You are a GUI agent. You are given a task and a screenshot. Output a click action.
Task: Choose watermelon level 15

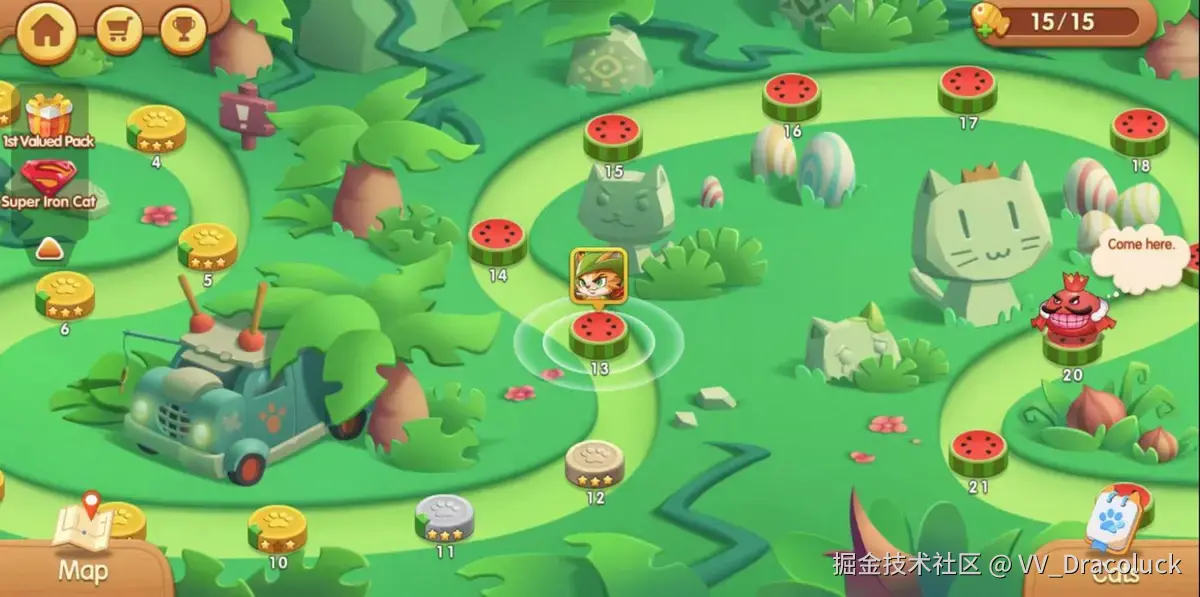(x=613, y=137)
